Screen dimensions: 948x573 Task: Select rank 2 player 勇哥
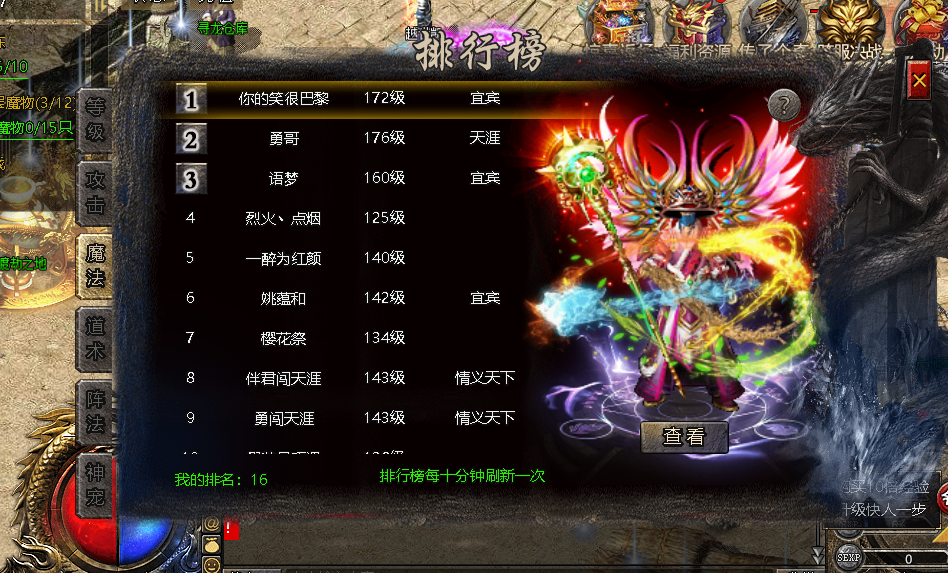284,138
